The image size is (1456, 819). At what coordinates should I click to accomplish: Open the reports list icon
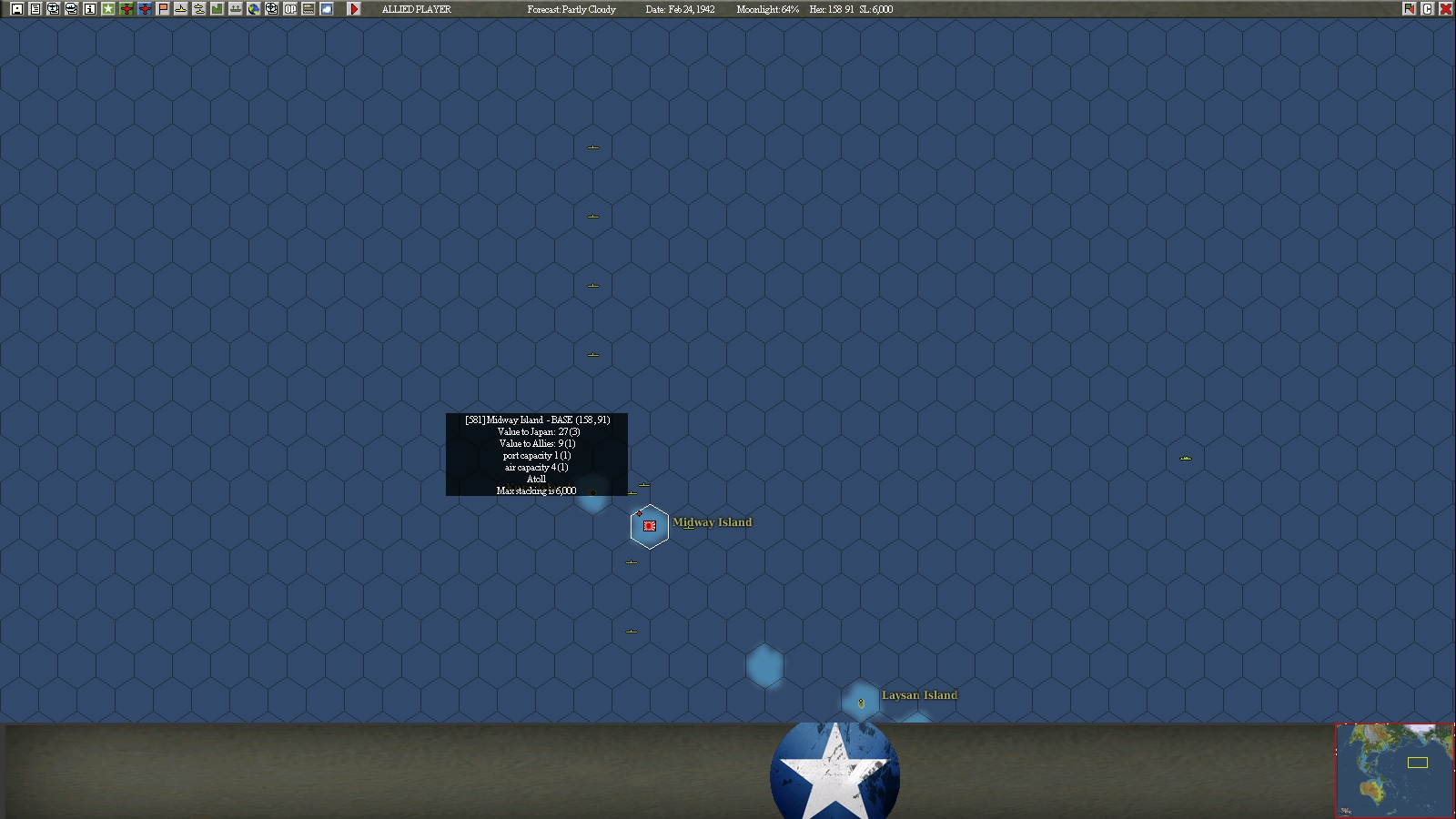34,9
